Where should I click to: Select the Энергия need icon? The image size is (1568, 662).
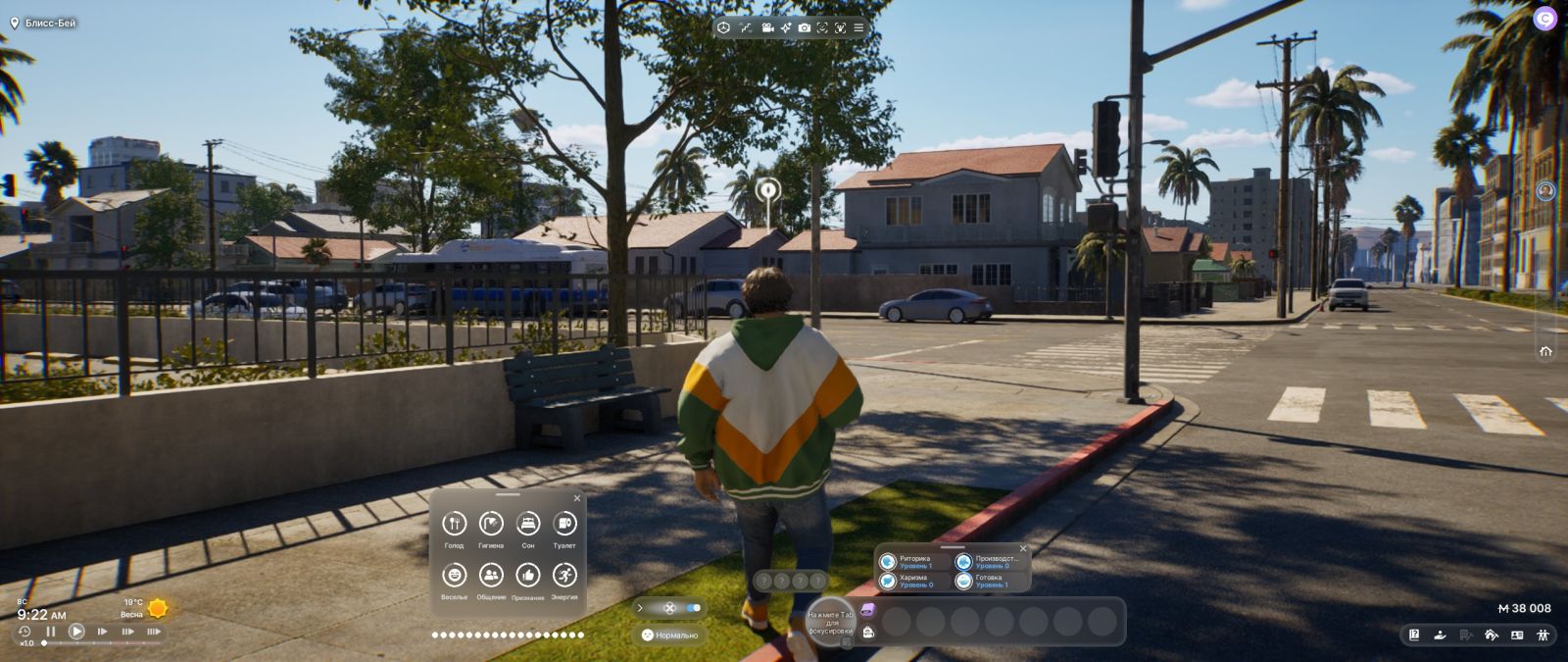564,575
